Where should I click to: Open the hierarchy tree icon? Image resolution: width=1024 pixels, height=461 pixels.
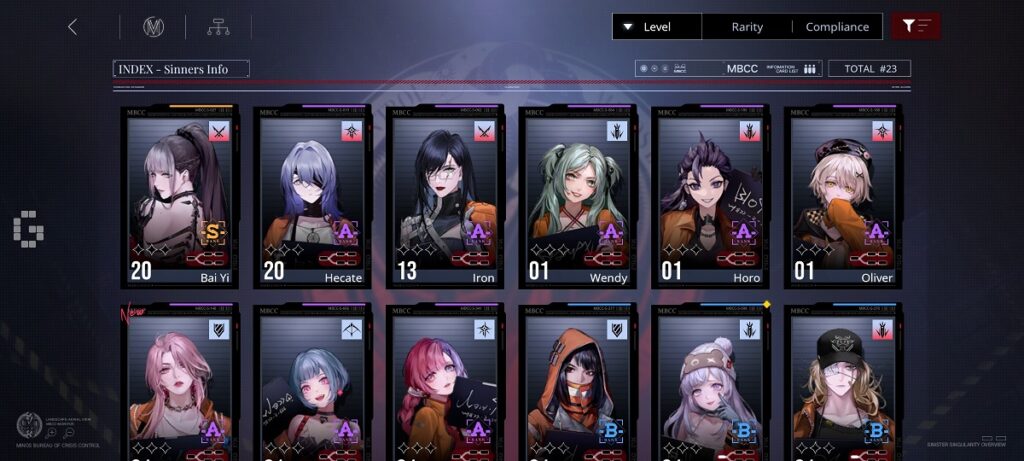pyautogui.click(x=218, y=27)
